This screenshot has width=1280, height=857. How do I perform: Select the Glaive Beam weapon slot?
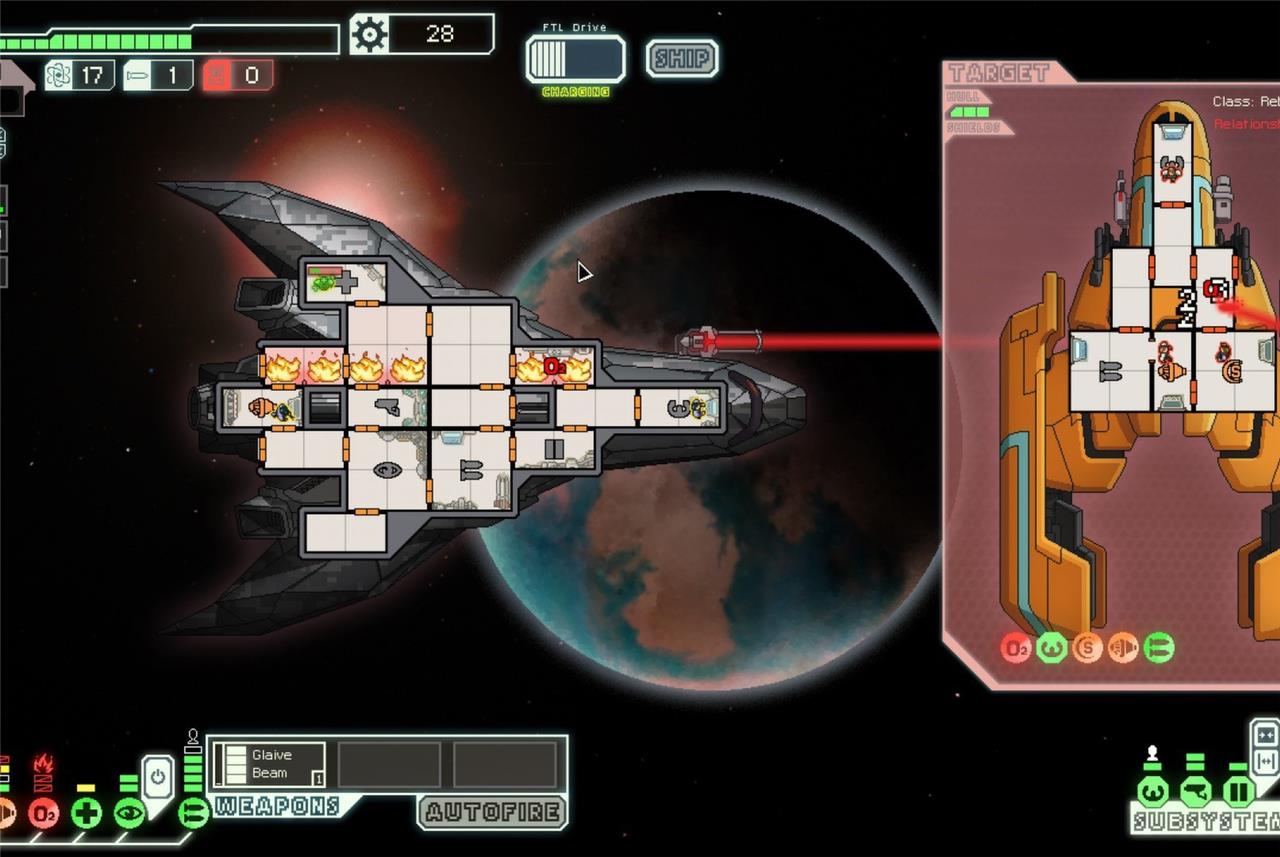[x=270, y=765]
